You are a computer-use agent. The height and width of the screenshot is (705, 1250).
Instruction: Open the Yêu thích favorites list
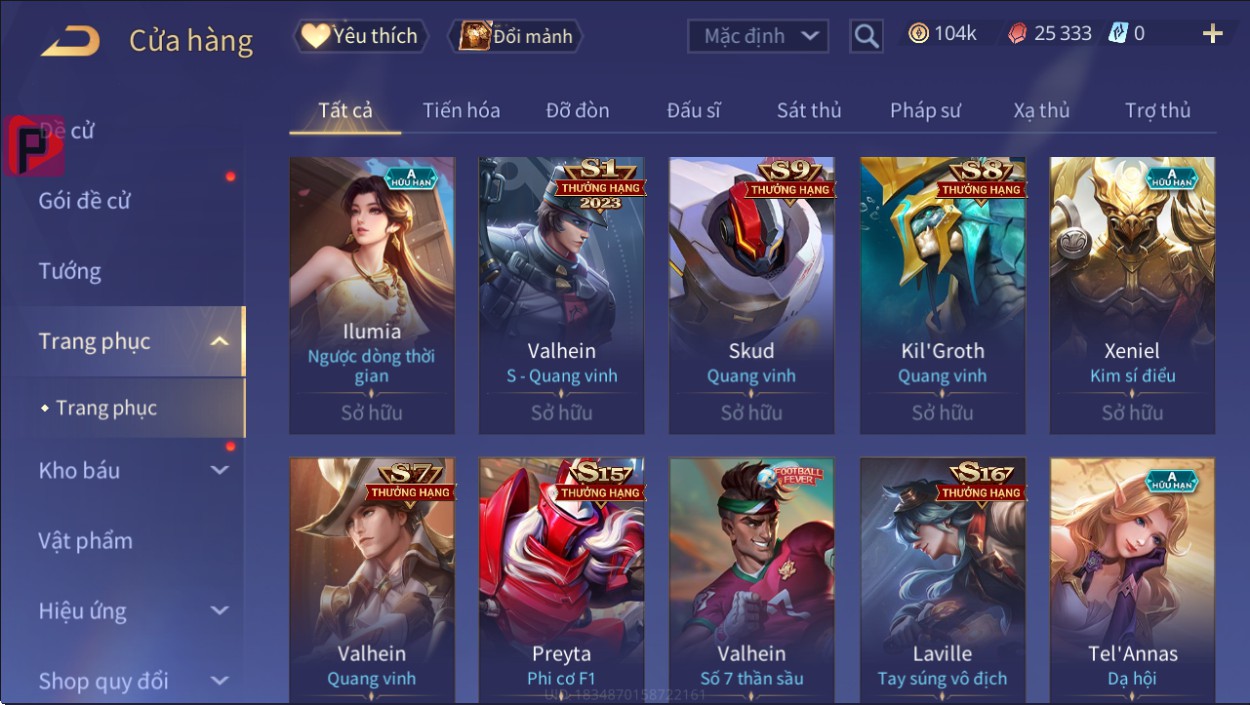click(361, 37)
